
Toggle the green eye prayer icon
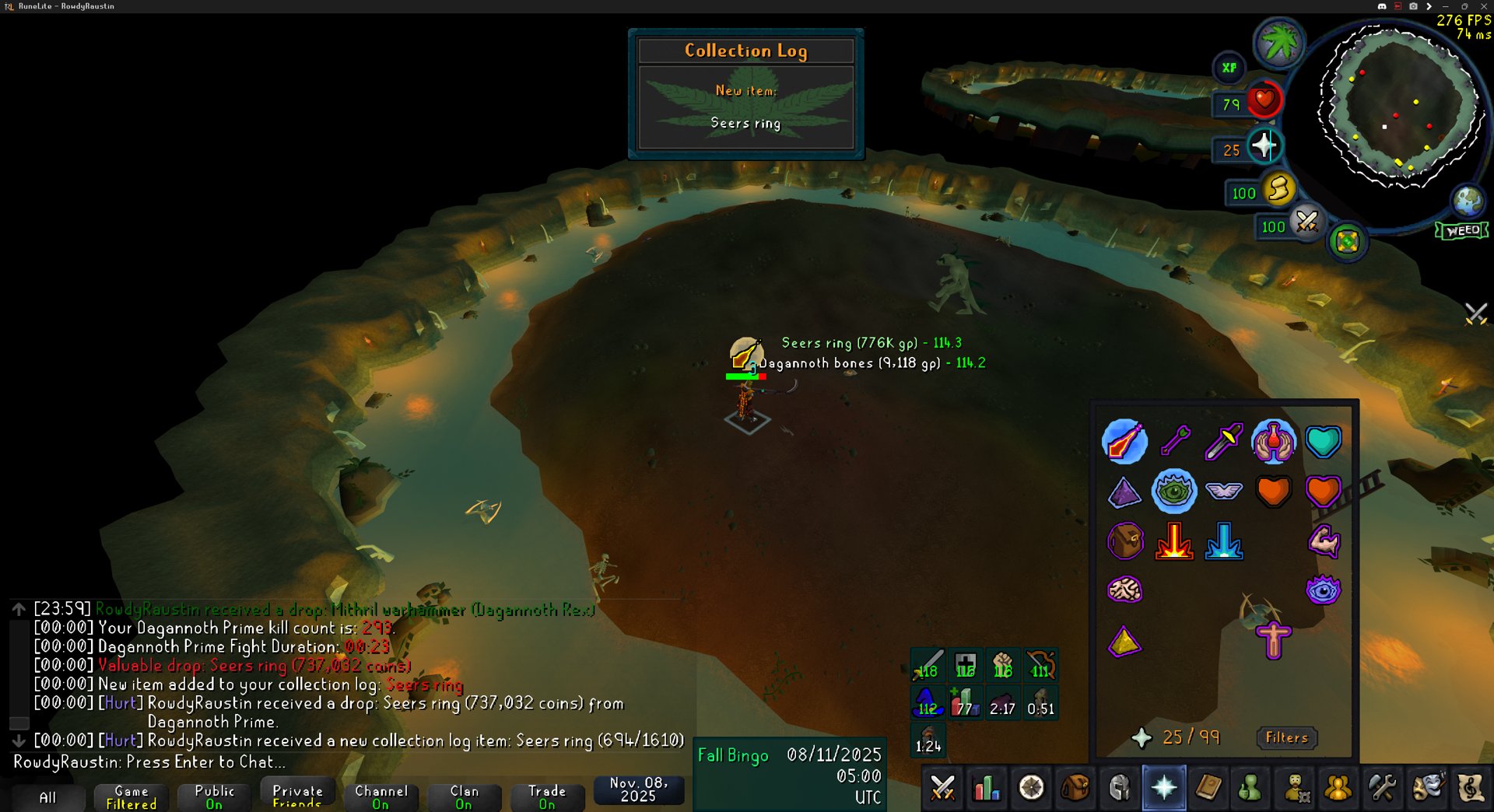pos(1173,491)
